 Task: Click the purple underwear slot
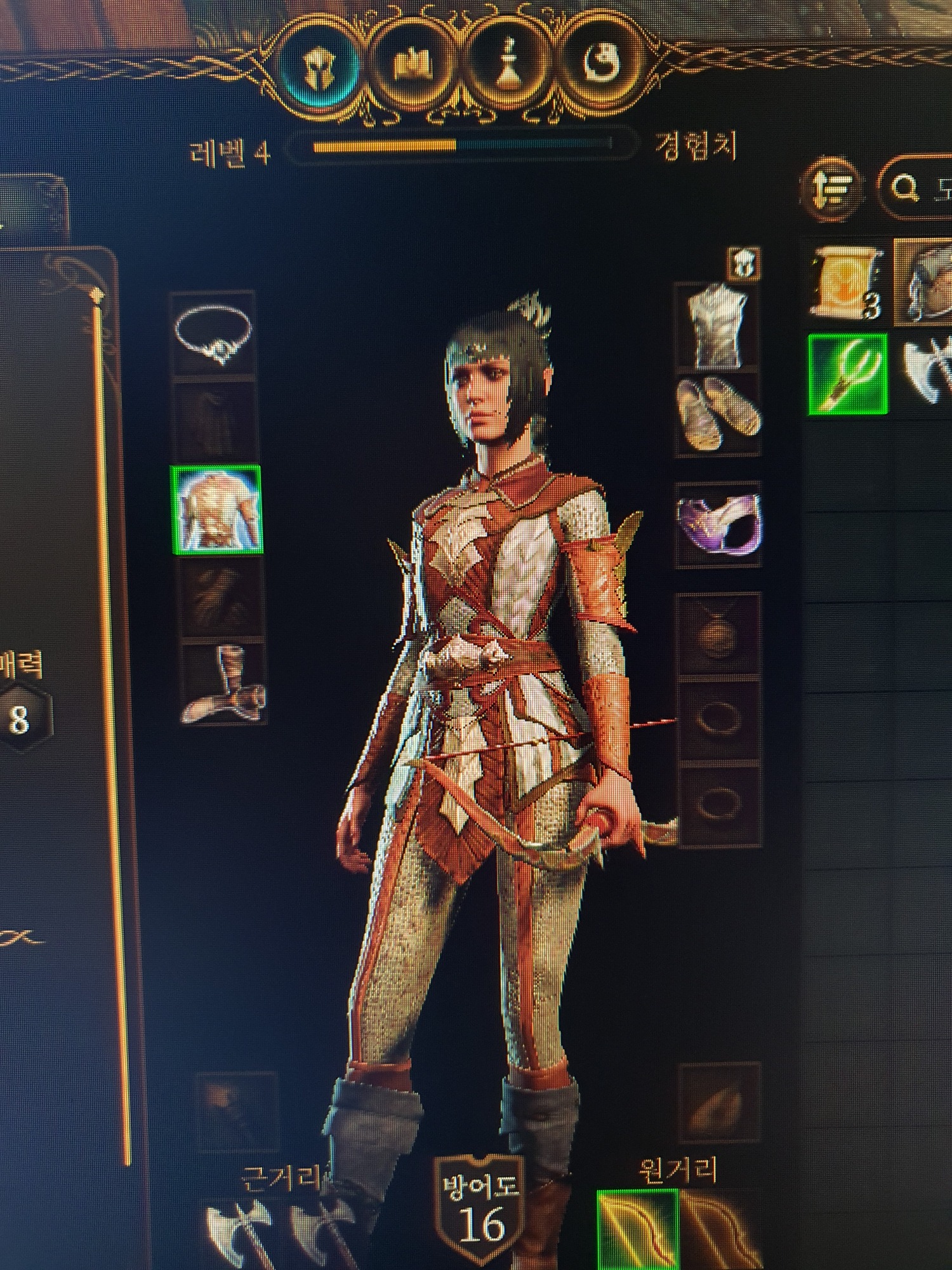[718, 523]
